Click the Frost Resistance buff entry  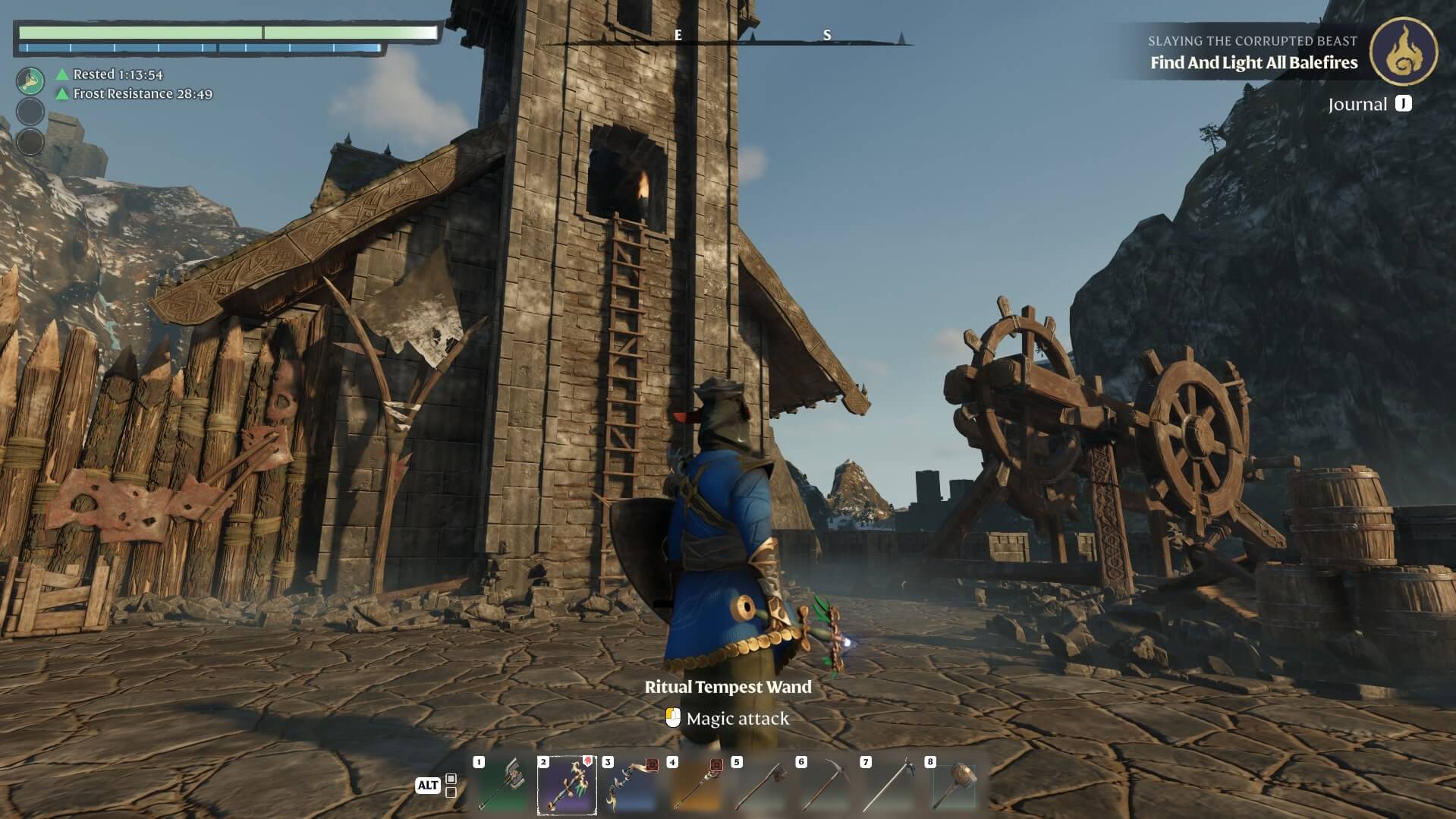[x=142, y=94]
